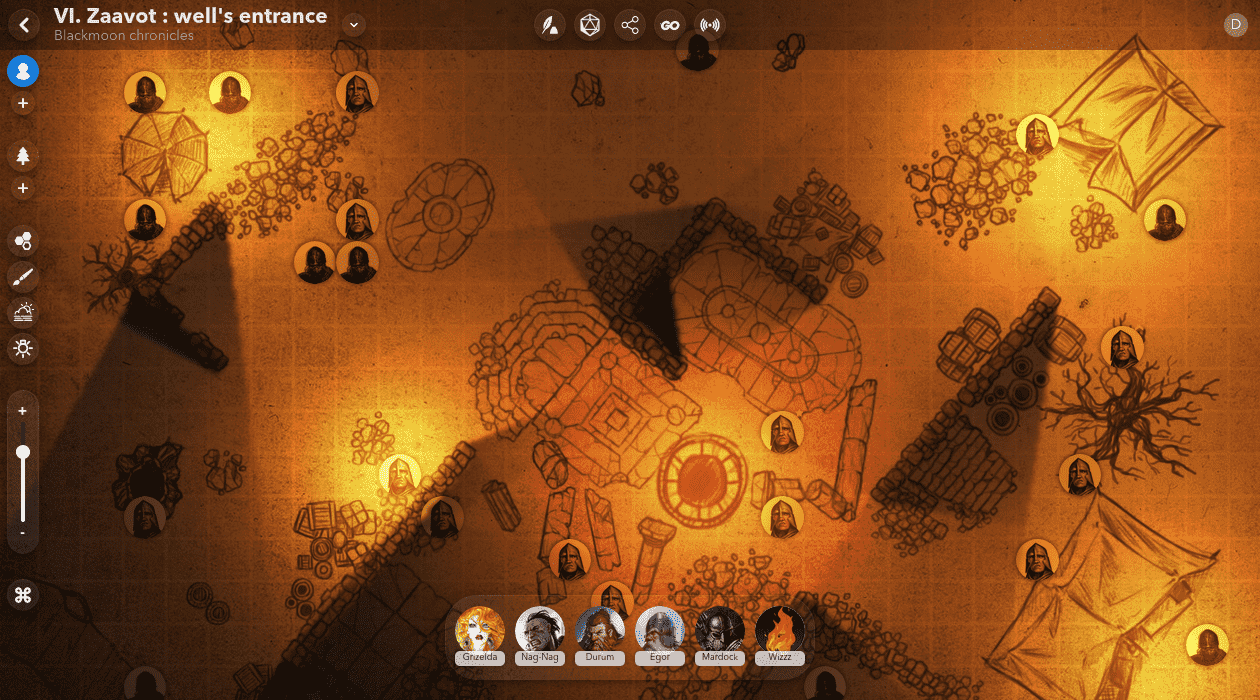Open the three-circles tool

(23, 240)
